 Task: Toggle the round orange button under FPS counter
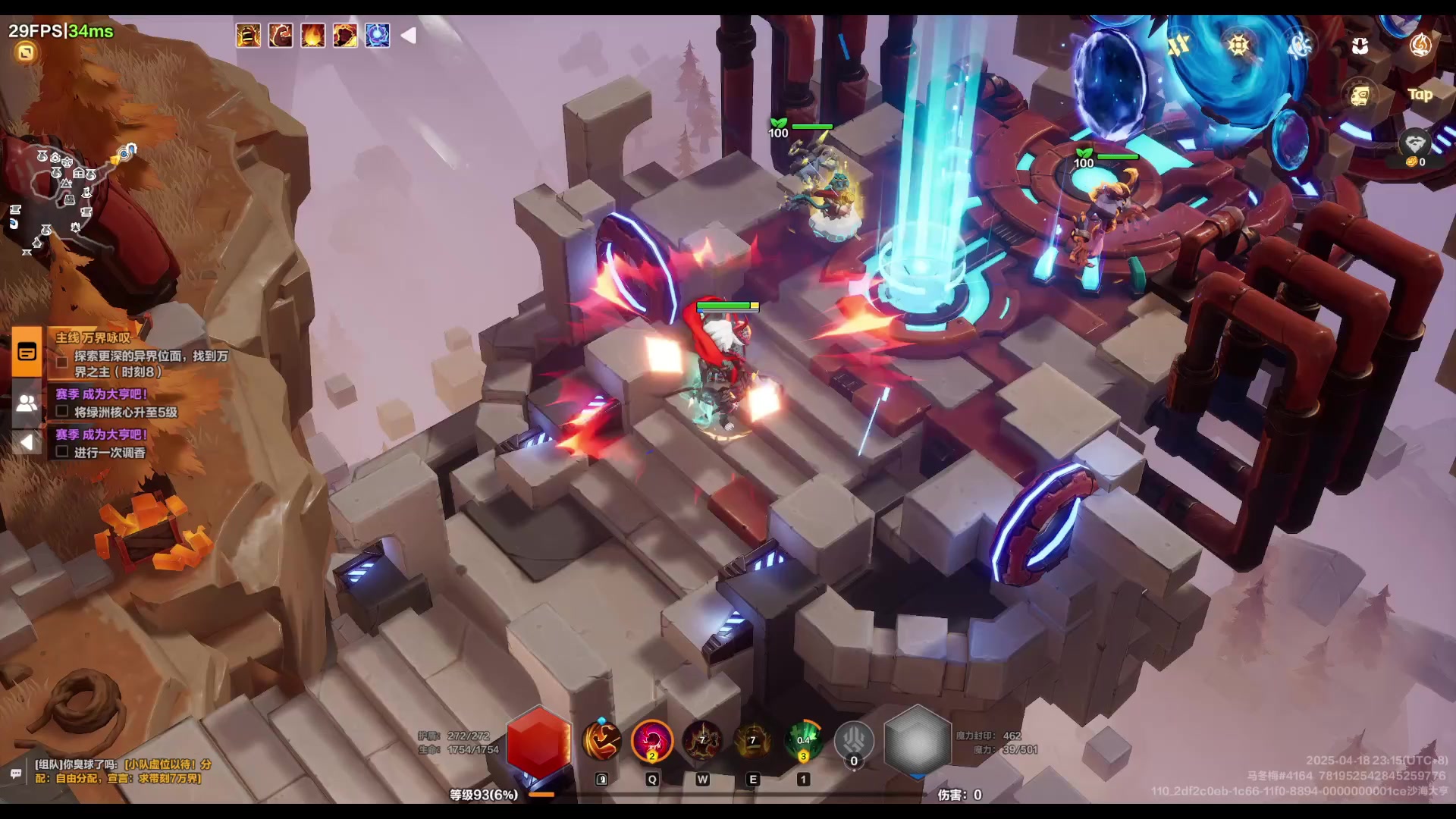(x=26, y=52)
